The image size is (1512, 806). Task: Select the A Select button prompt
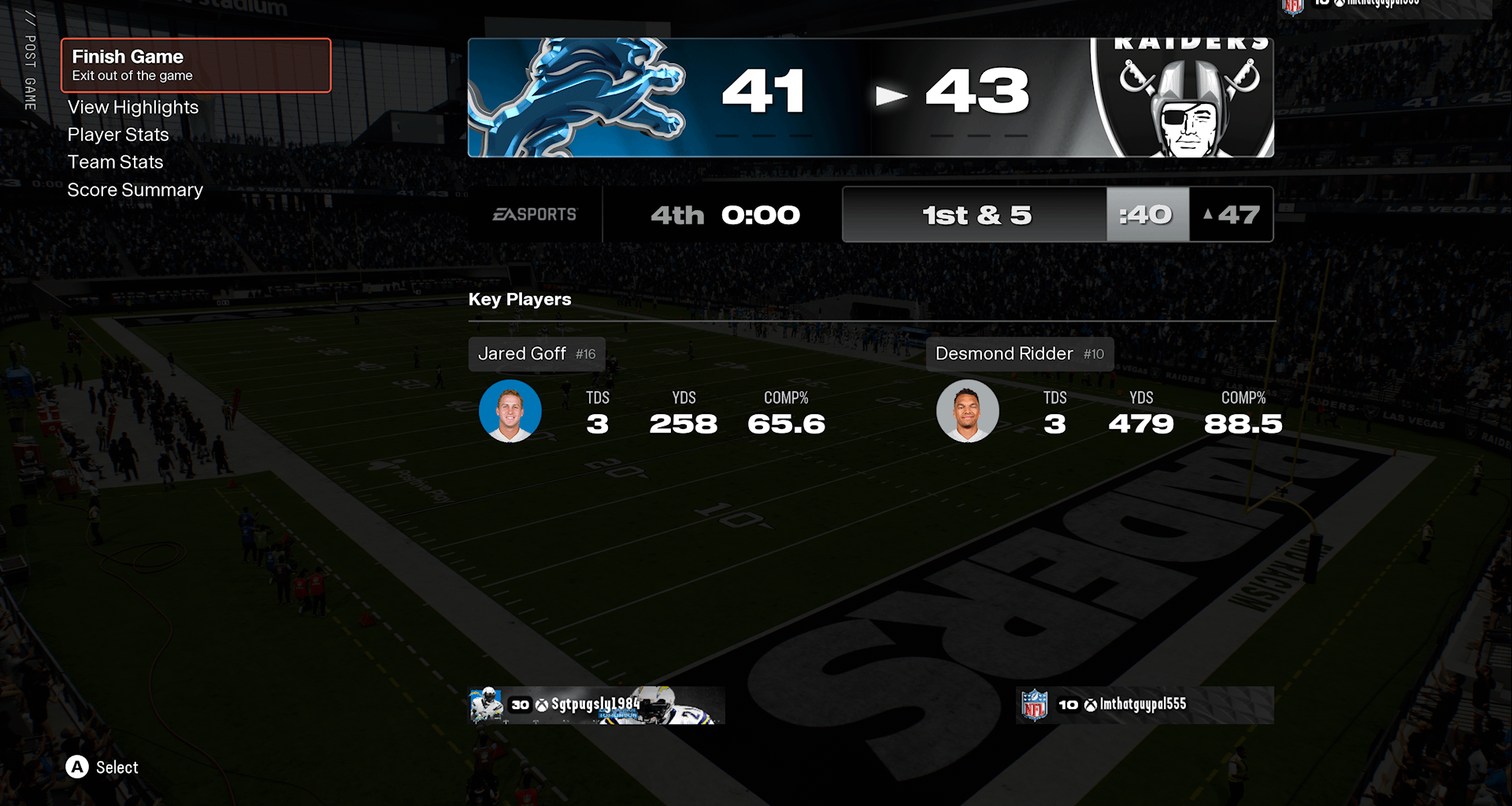(x=77, y=767)
